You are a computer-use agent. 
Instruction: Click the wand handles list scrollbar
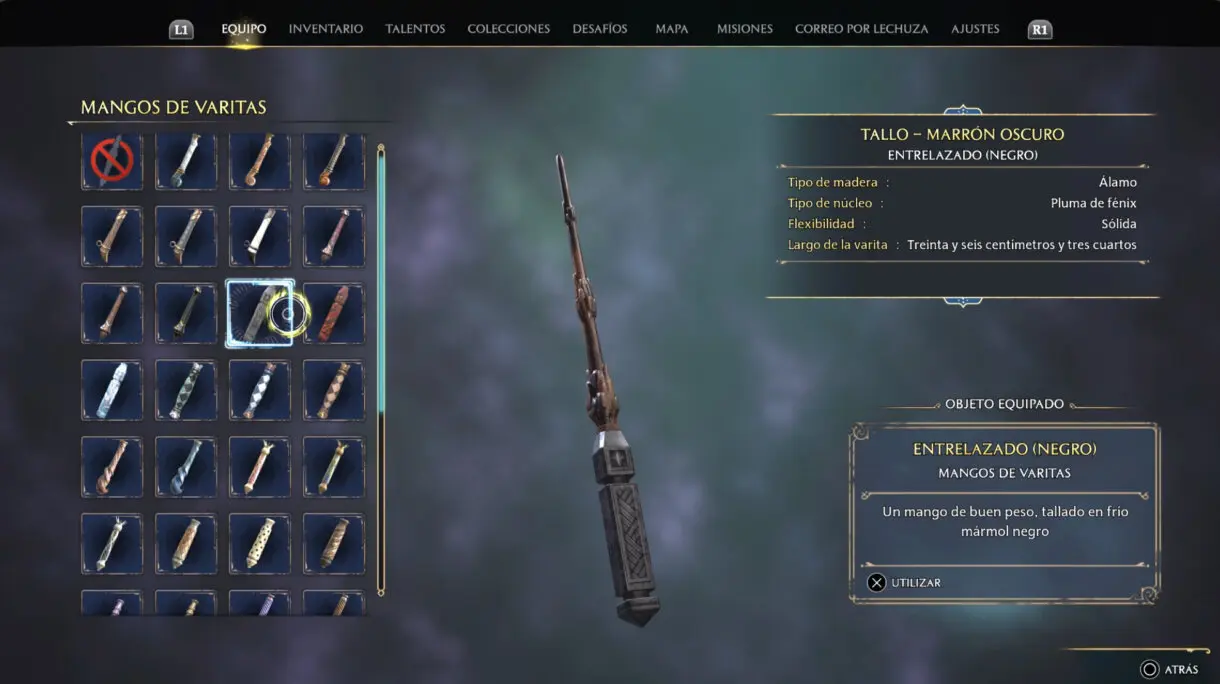[381, 370]
